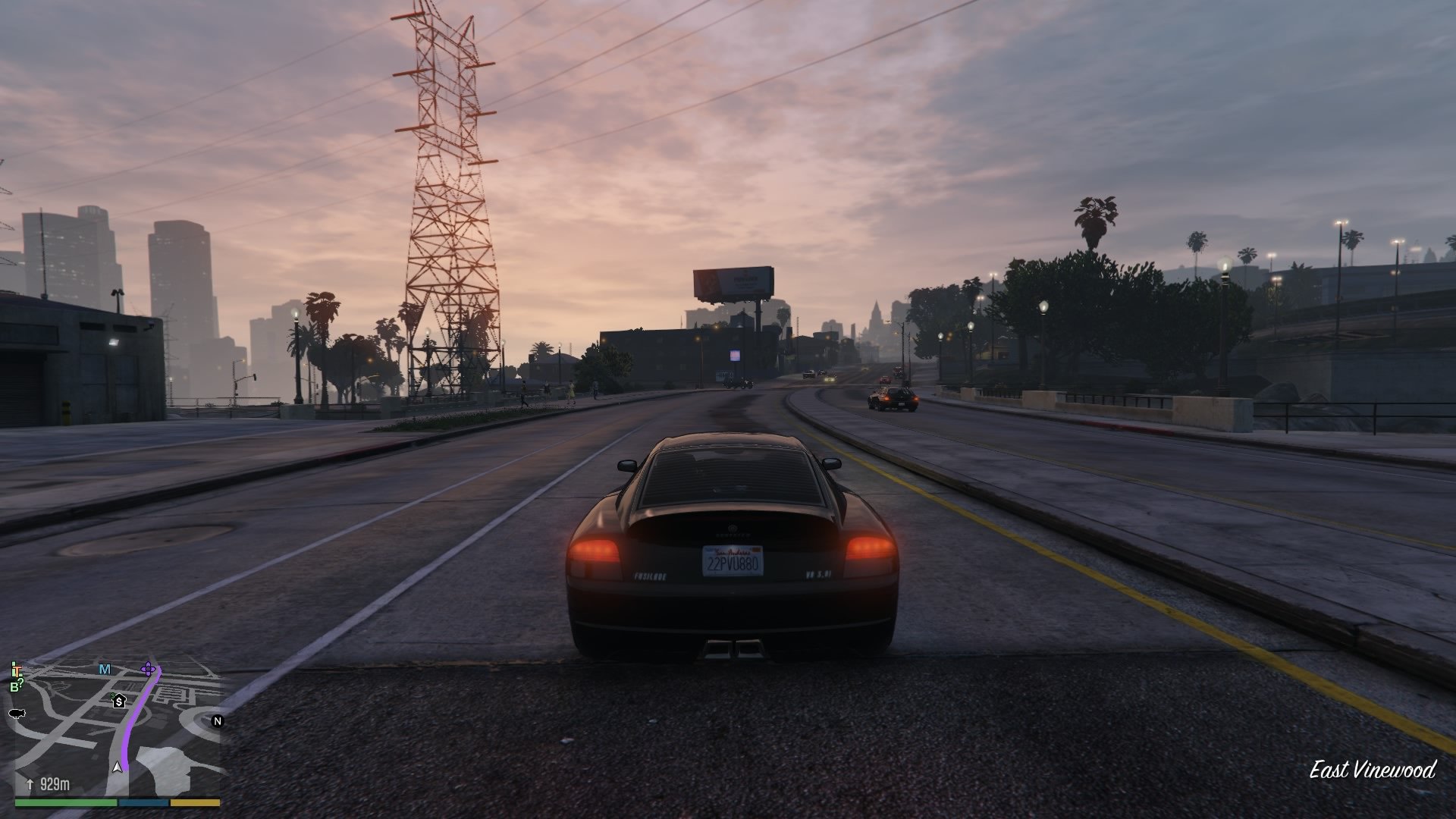Select the purple objective marker on the minimap
This screenshot has height=819, width=1456.
coord(149,670)
